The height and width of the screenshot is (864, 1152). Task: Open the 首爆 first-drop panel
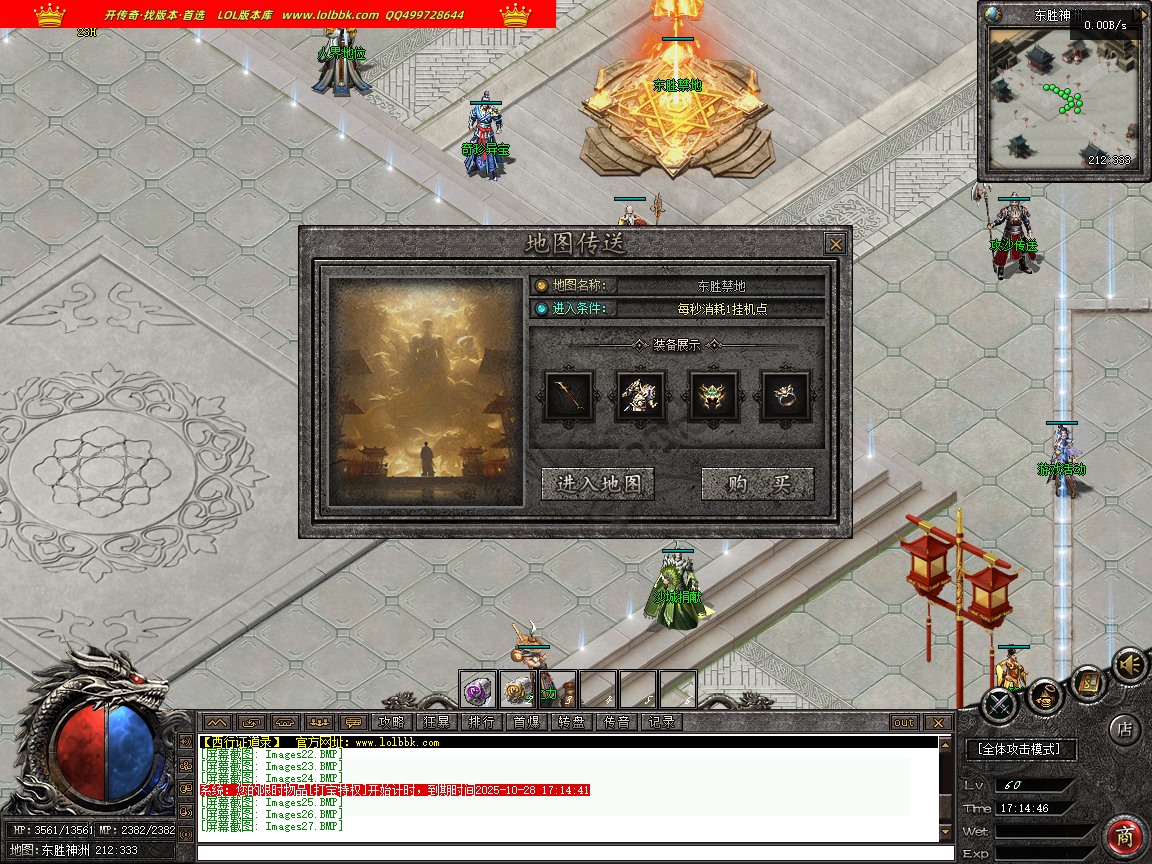click(x=526, y=722)
